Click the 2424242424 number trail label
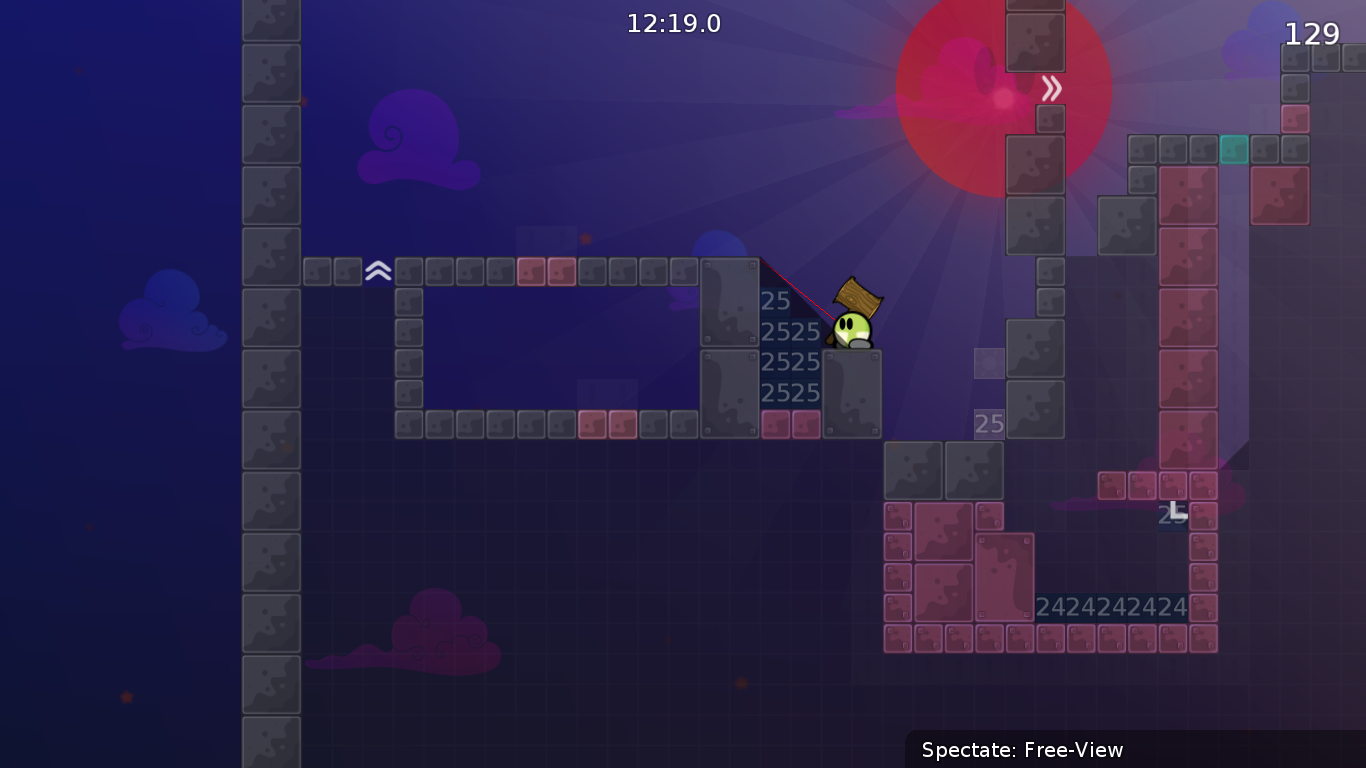The height and width of the screenshot is (768, 1366). 1112,606
